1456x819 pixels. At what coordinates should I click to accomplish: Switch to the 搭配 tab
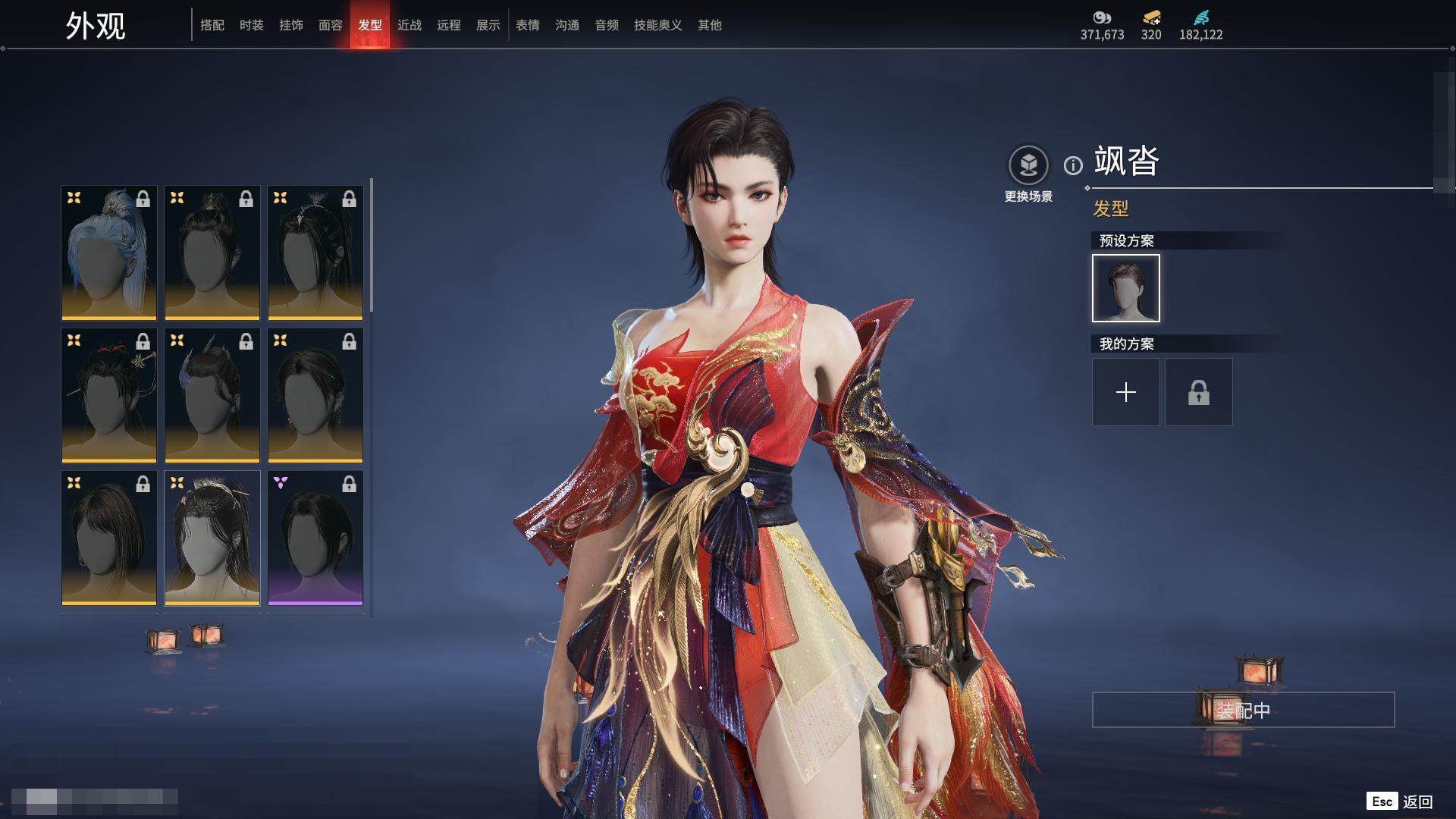(212, 25)
